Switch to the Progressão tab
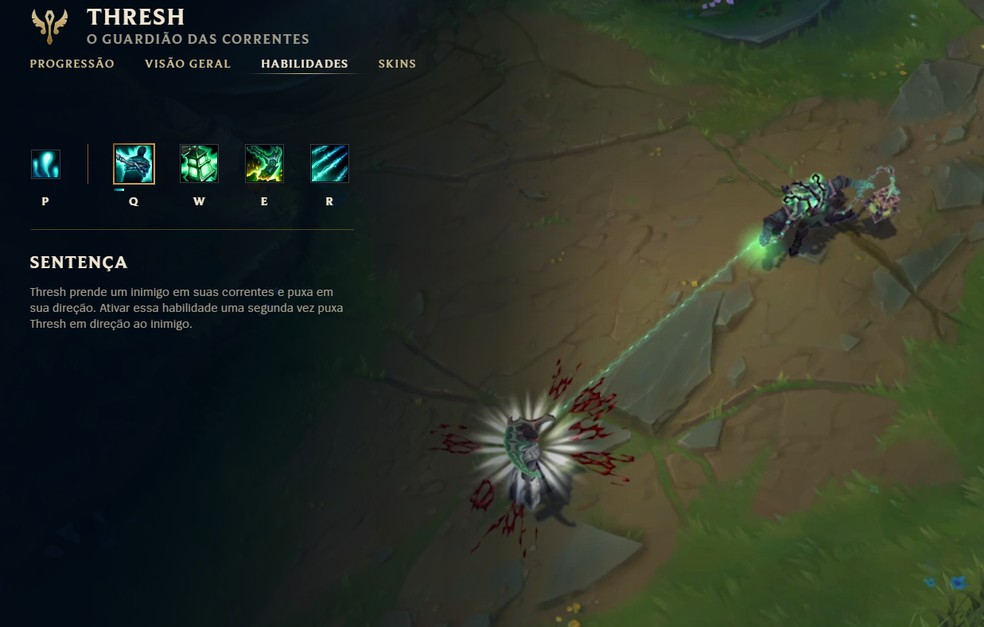 coord(72,64)
